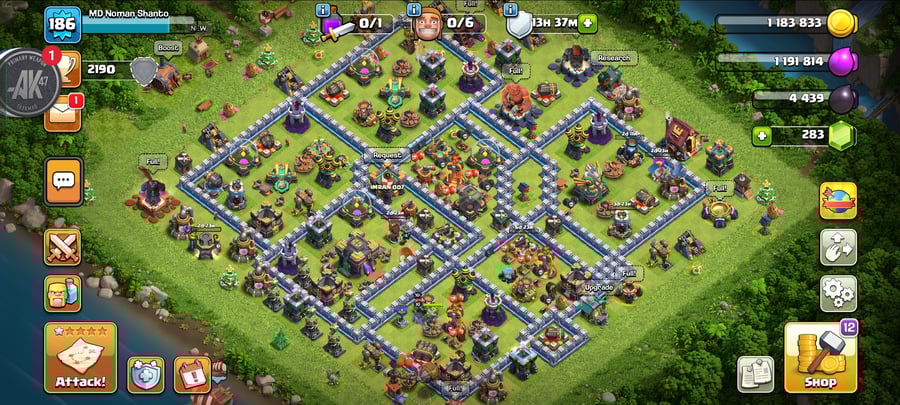Viewport: 900px width, 405px height.
Task: Open the chat speech bubble
Action: 62,181
